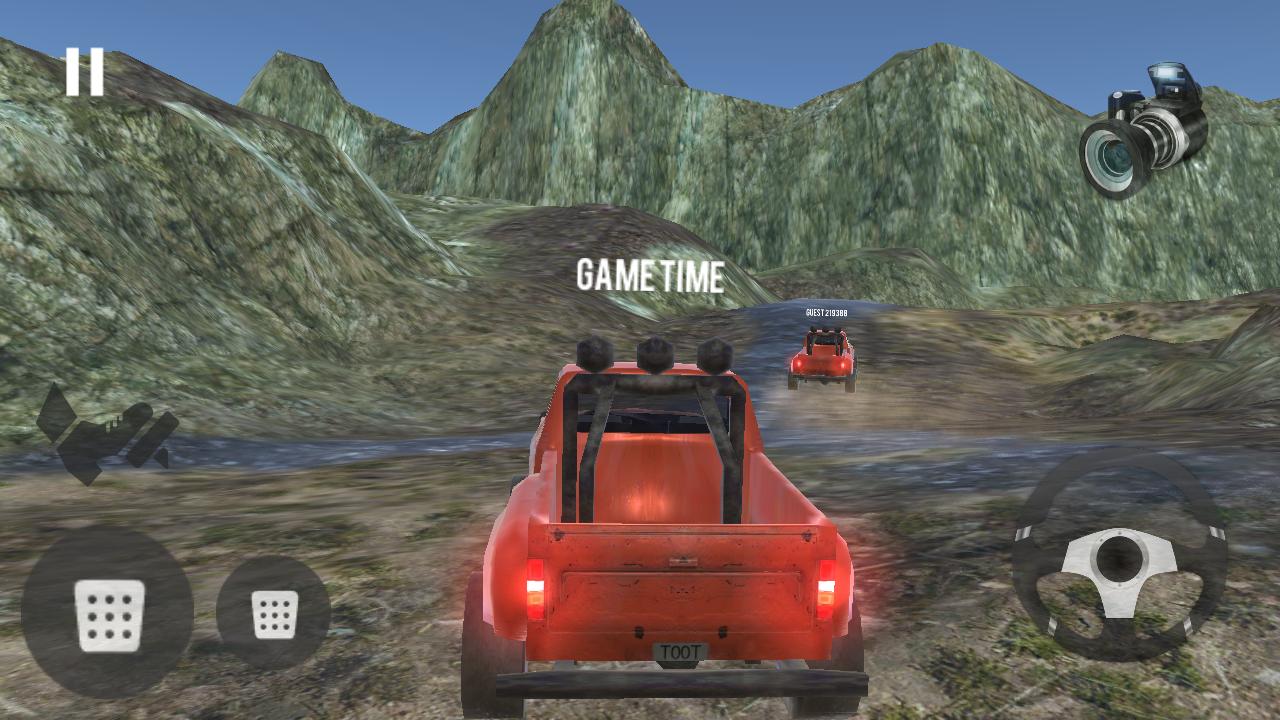Toggle photo capture mode on

point(1140,120)
